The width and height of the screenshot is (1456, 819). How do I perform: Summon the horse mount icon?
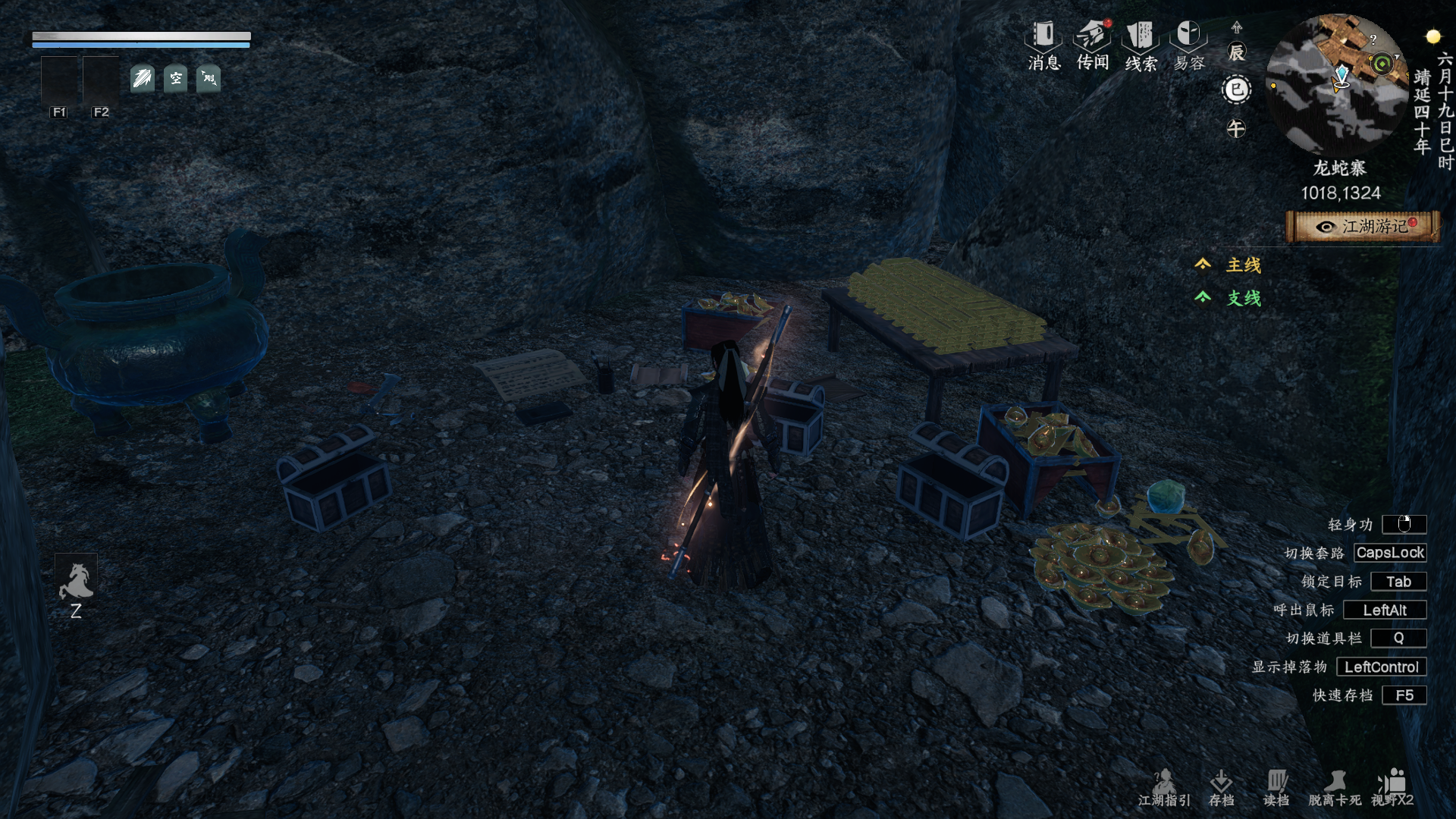[76, 582]
